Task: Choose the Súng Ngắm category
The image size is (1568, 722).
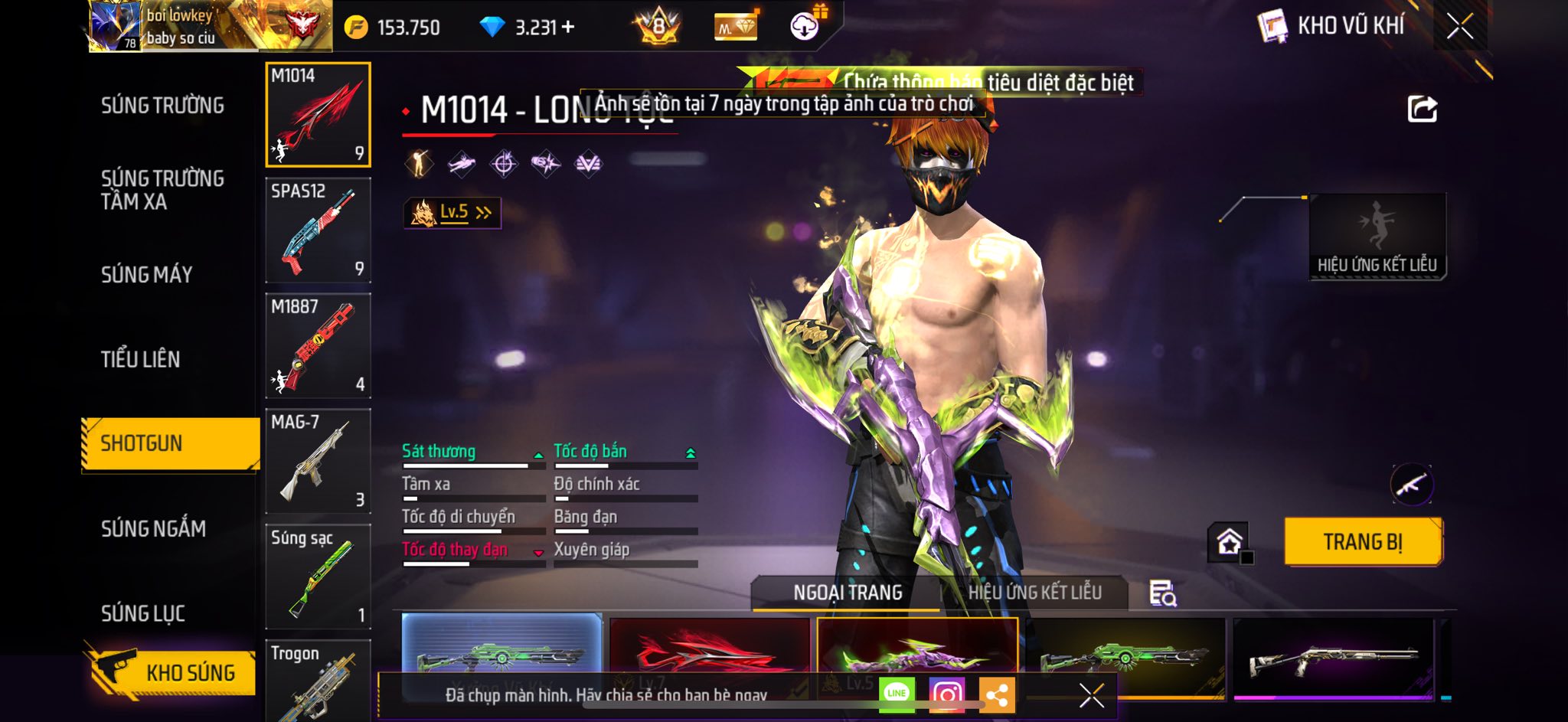Action: pyautogui.click(x=153, y=528)
